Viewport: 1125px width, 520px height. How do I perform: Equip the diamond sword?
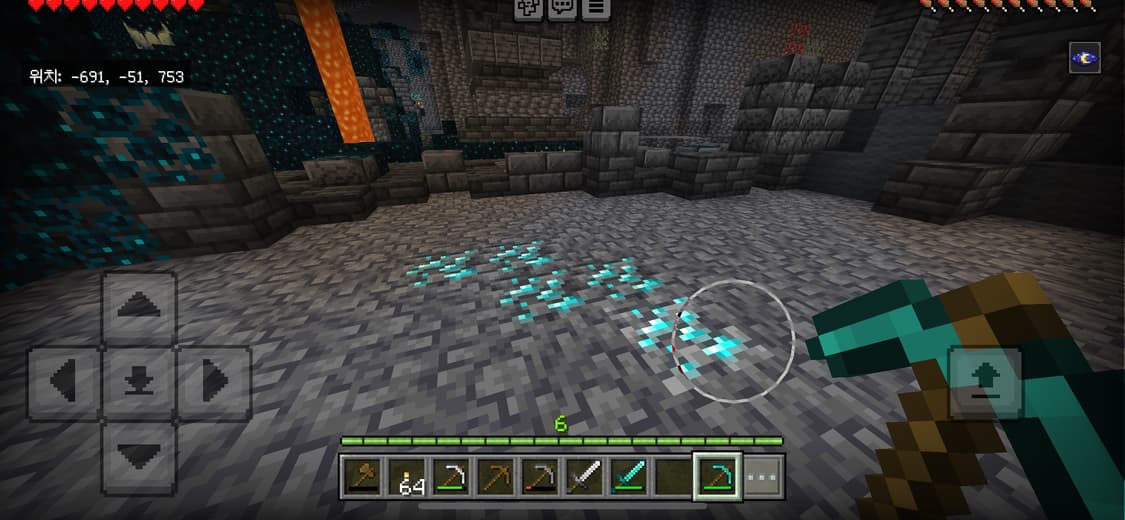629,476
